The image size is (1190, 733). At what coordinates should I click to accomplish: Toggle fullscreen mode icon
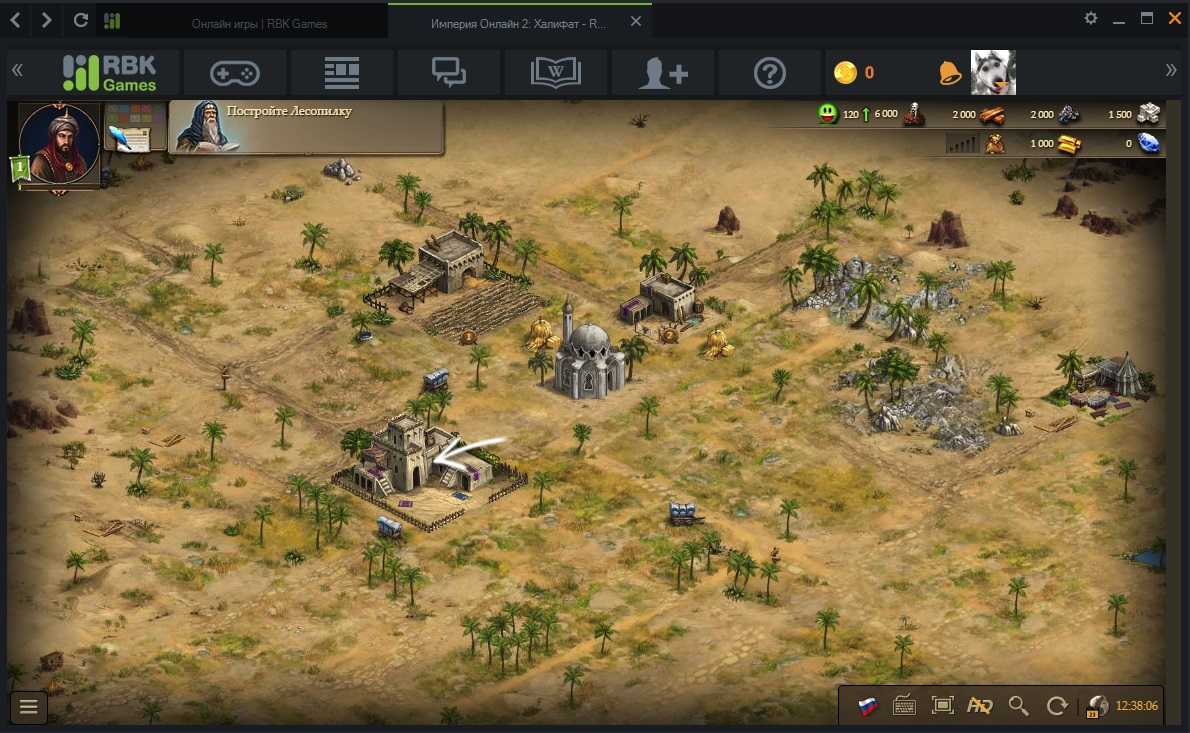pyautogui.click(x=942, y=706)
